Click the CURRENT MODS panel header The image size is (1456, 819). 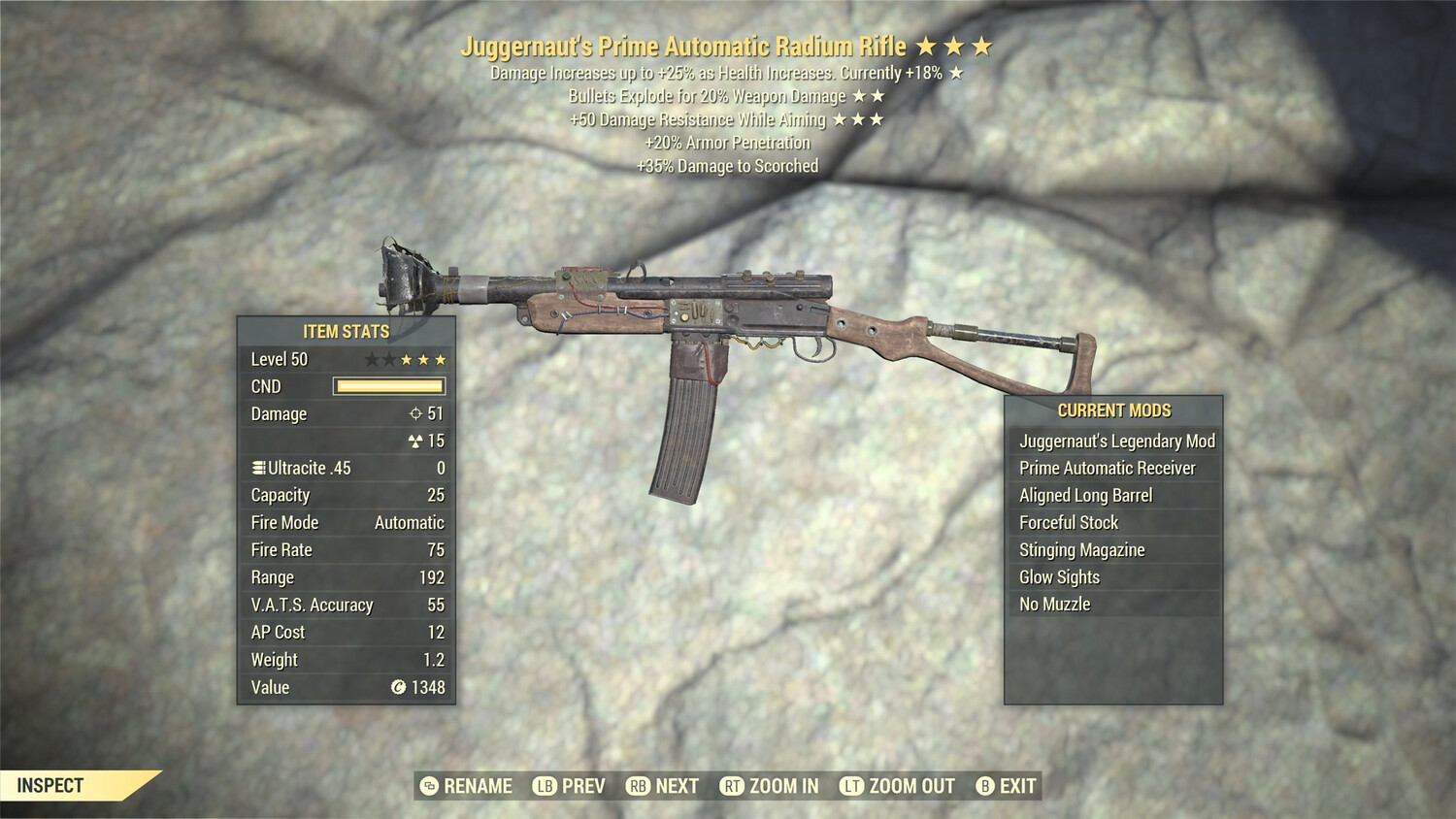pyautogui.click(x=1114, y=409)
